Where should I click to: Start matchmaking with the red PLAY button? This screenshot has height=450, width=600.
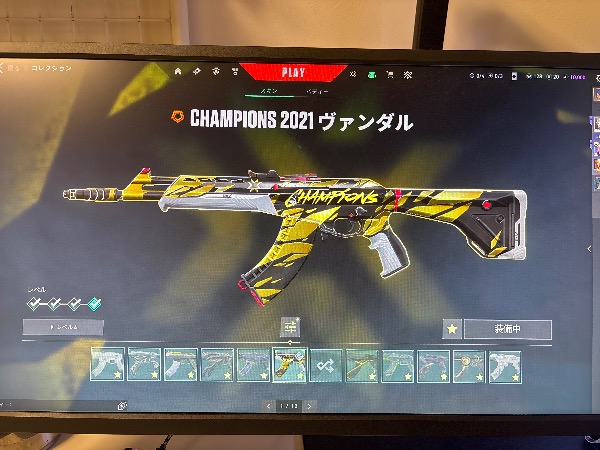click(293, 72)
